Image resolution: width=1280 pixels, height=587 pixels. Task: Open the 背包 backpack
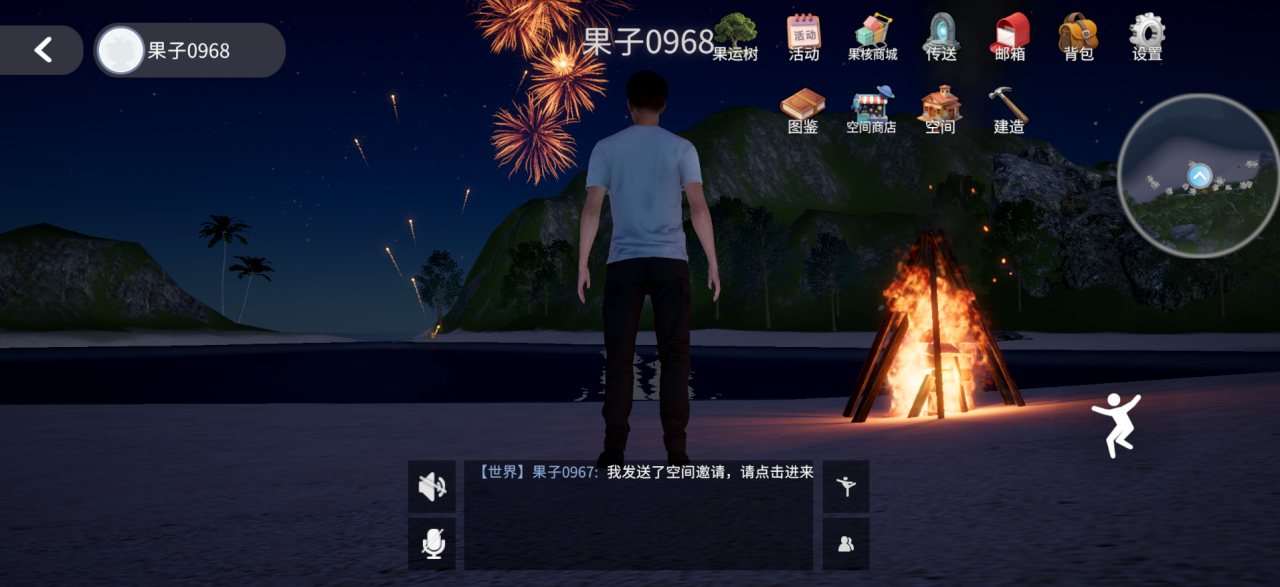pyautogui.click(x=1078, y=37)
